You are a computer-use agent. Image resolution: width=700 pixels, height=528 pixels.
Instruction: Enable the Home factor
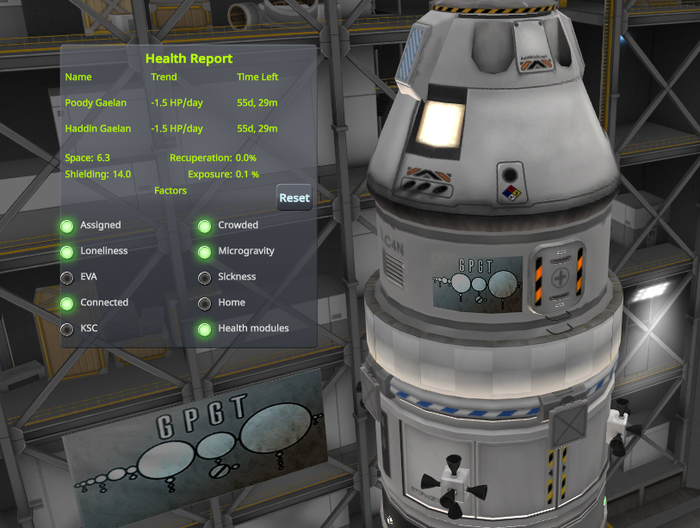(204, 303)
